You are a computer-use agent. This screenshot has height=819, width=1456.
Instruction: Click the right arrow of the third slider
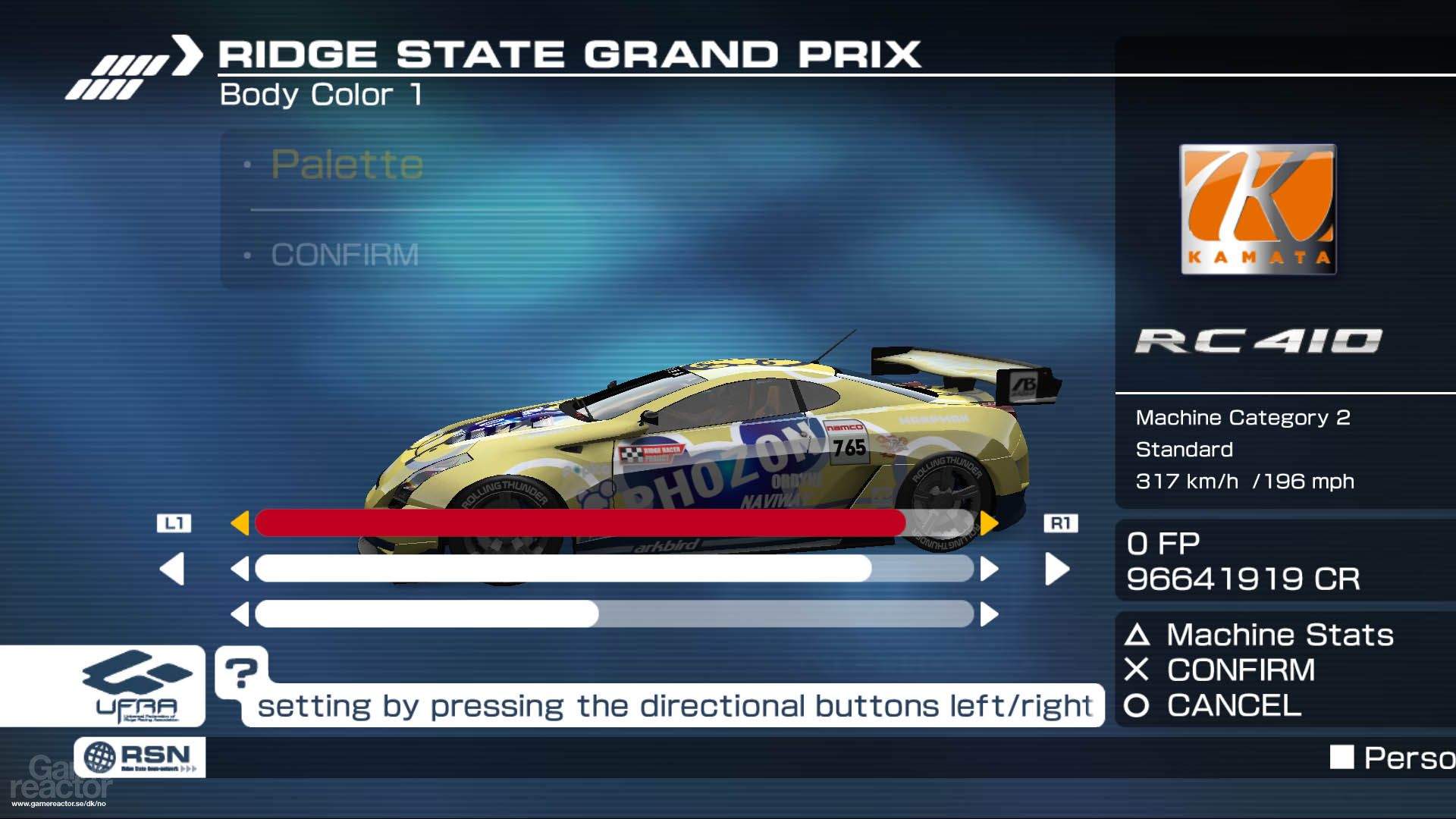pyautogui.click(x=987, y=614)
